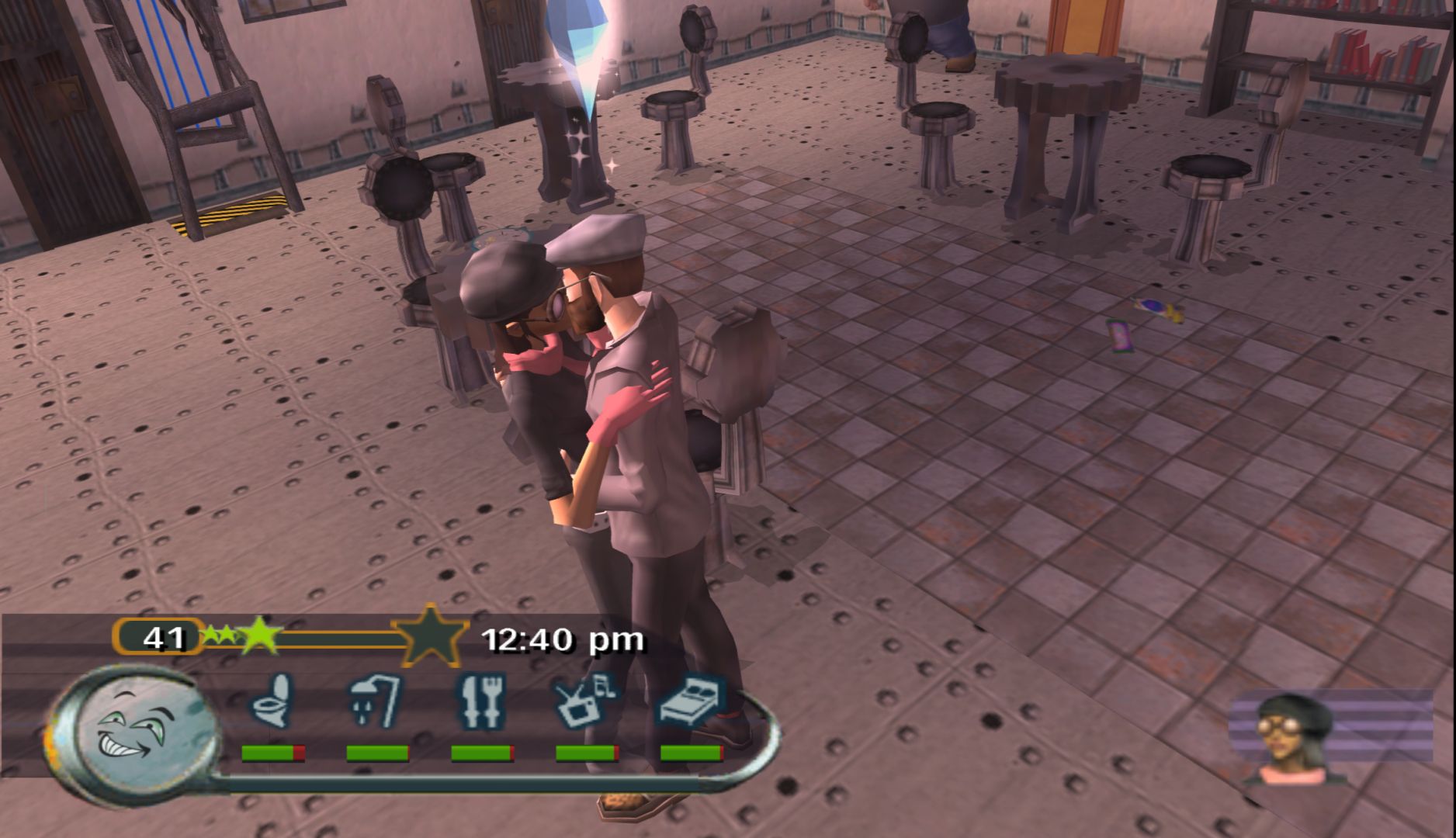Choose the fun TV and music icon

[585, 701]
